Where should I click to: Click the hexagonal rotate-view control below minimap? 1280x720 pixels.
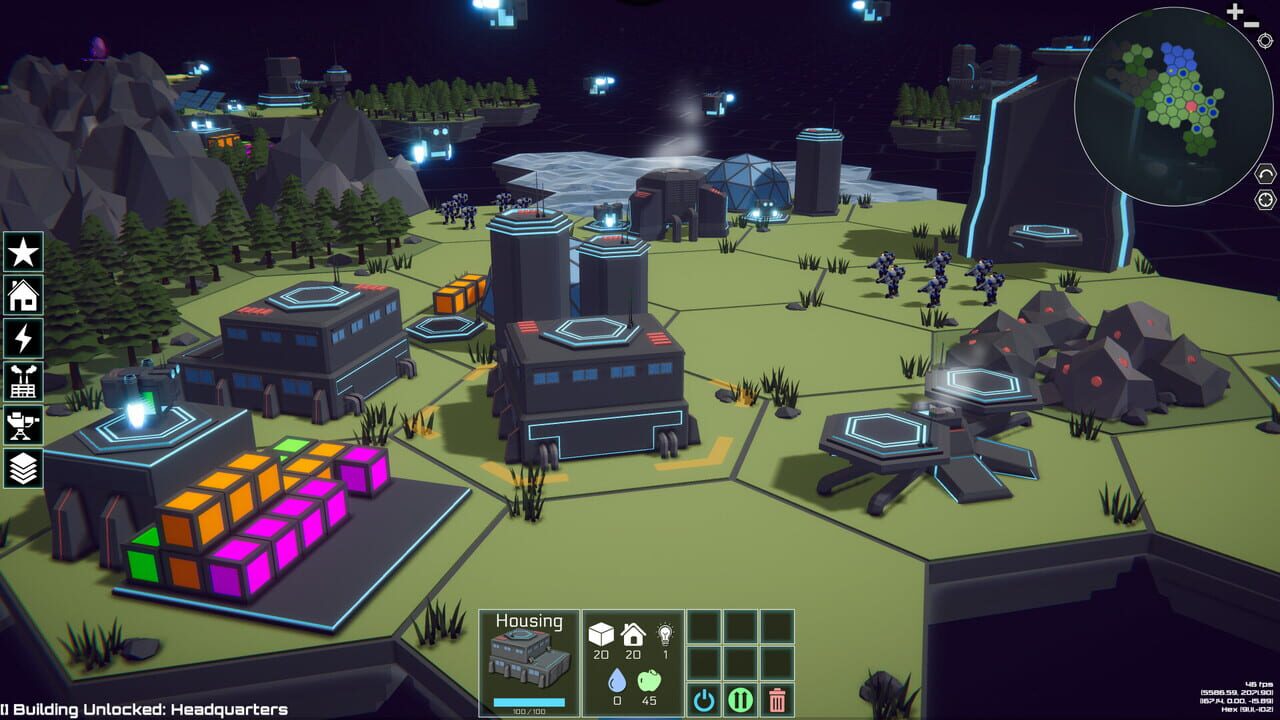pos(1264,171)
